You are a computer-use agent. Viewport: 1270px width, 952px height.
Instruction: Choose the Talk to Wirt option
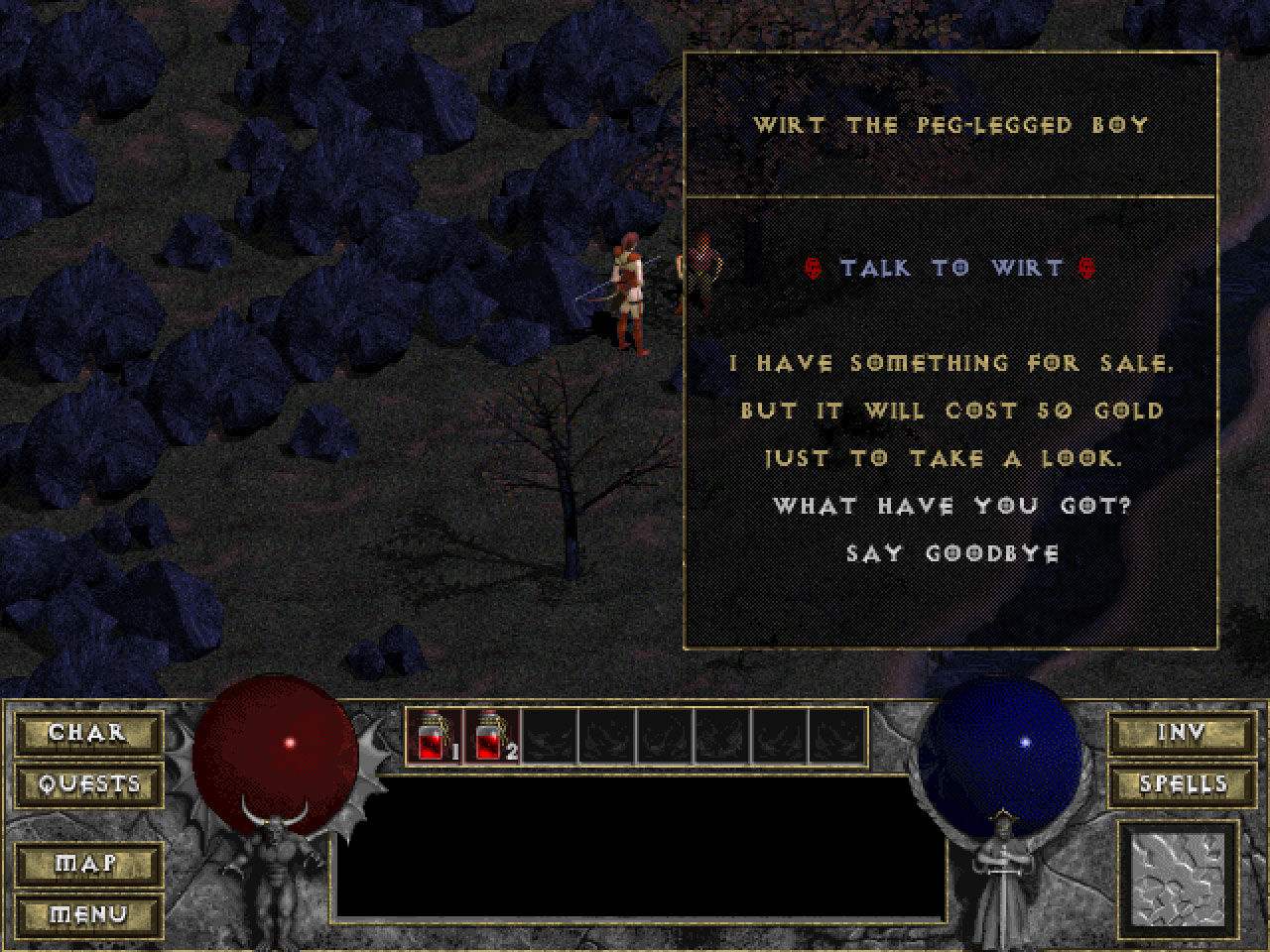click(x=951, y=268)
